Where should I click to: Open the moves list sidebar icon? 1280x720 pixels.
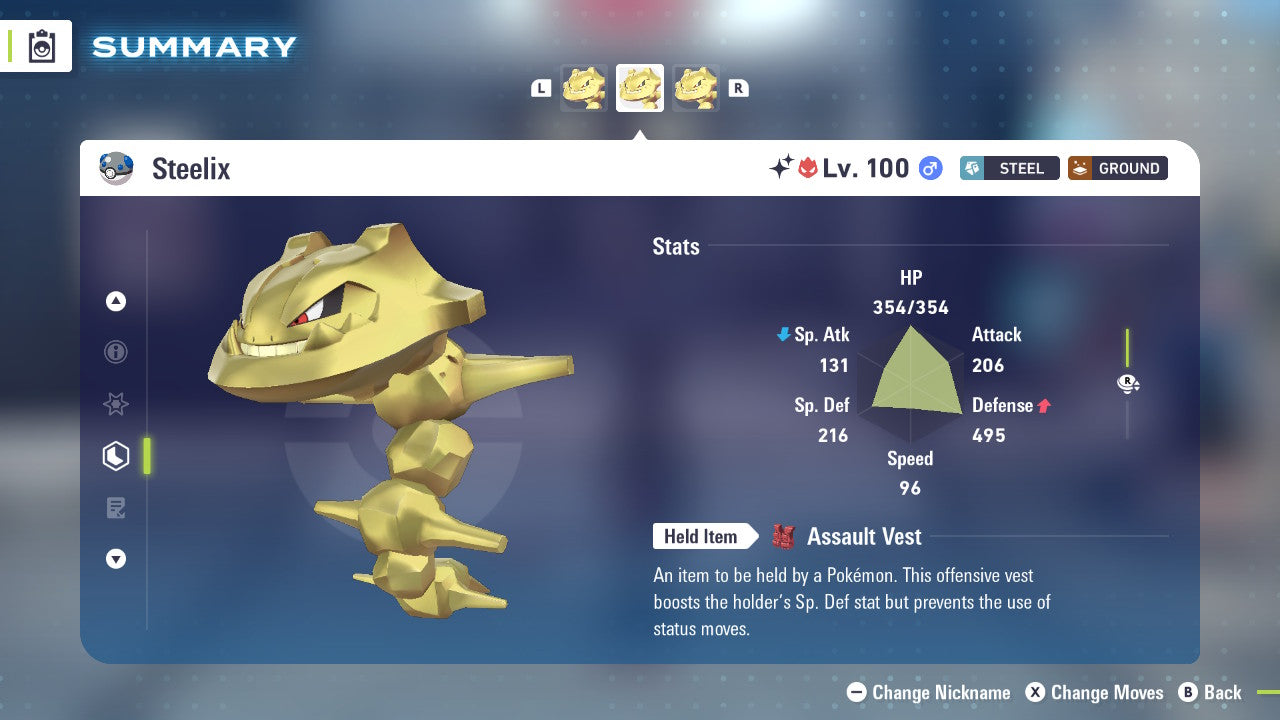point(116,507)
